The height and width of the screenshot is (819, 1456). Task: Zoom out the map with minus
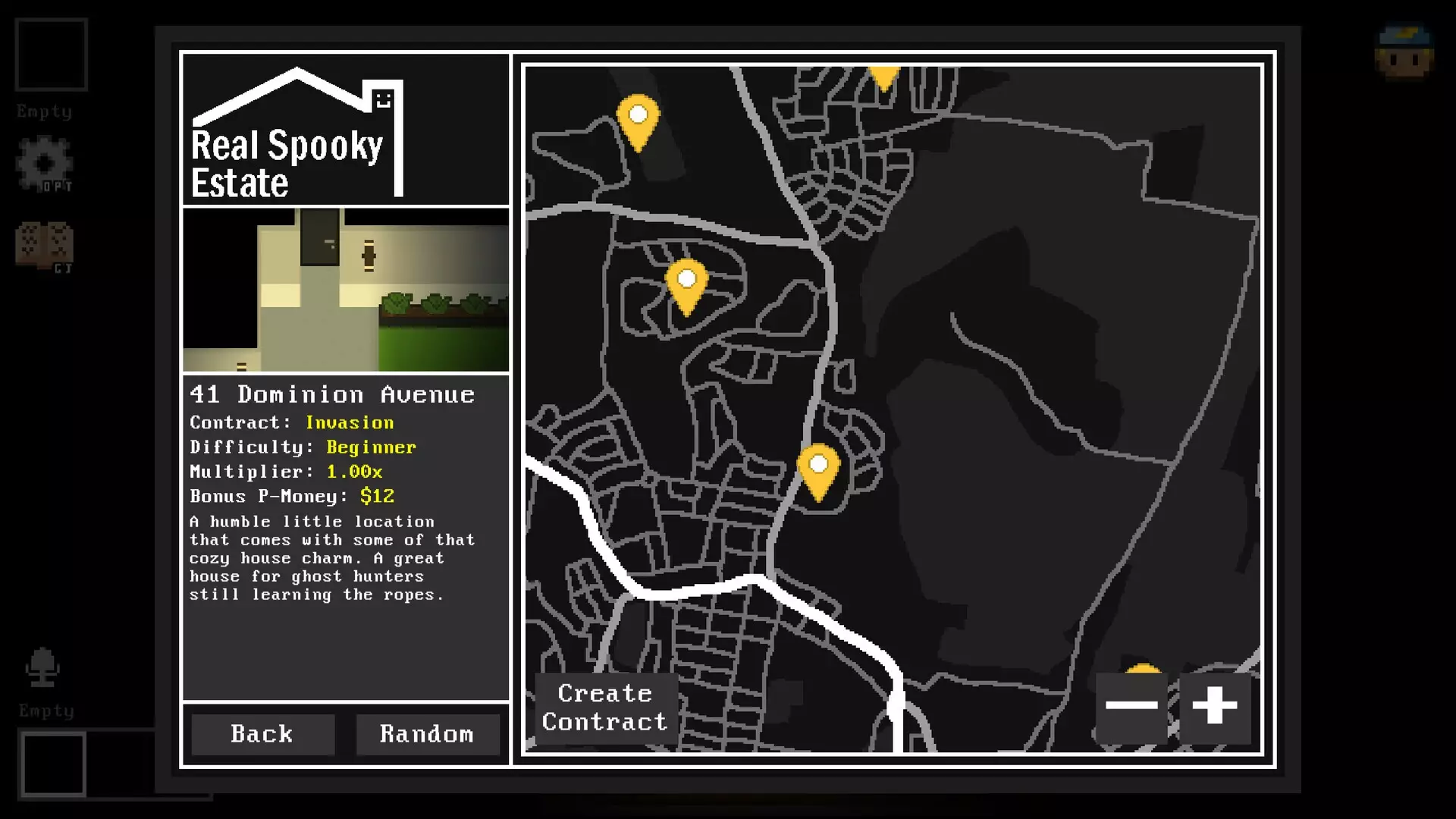(x=1131, y=706)
